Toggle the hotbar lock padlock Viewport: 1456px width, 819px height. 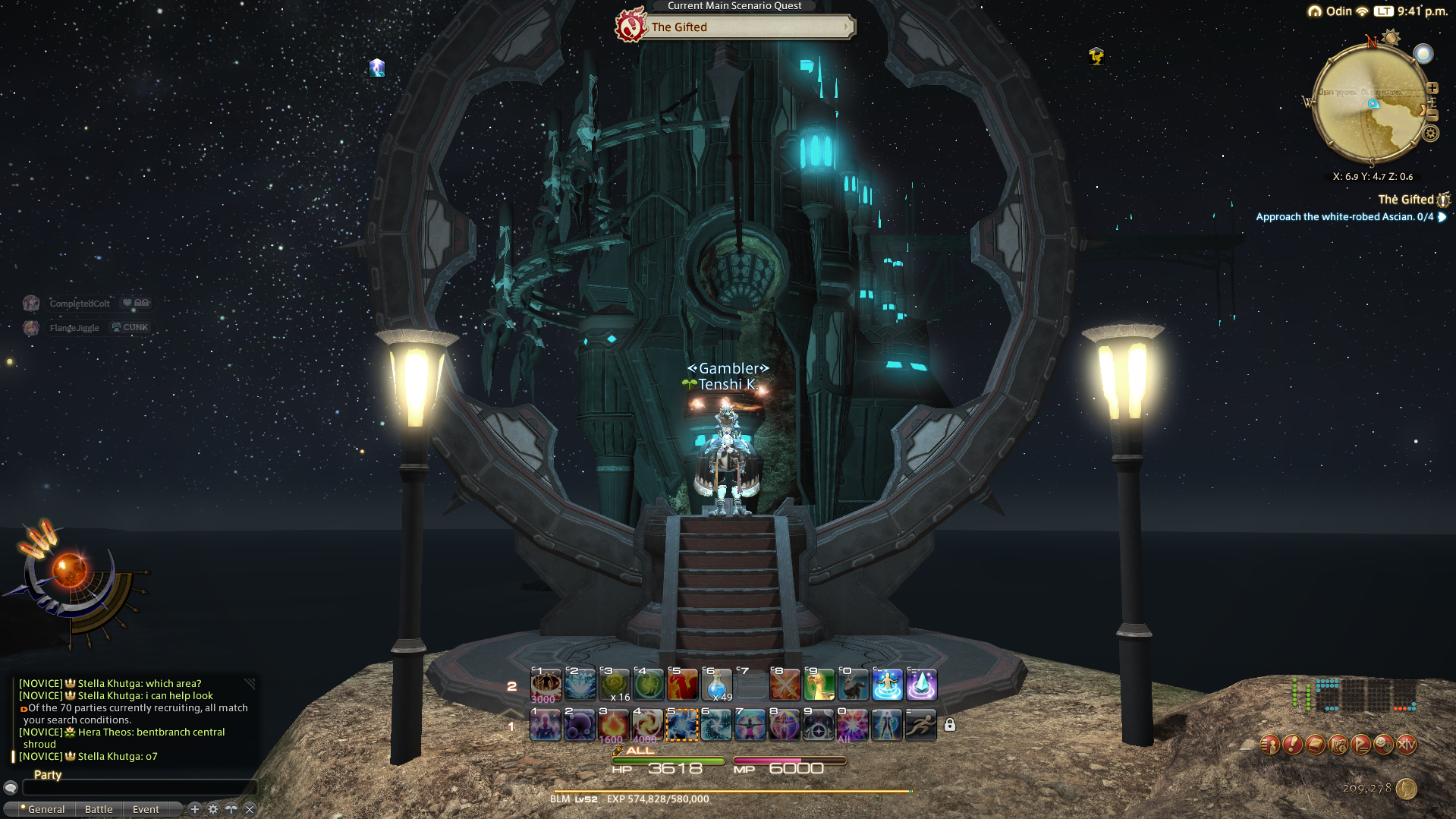click(951, 726)
